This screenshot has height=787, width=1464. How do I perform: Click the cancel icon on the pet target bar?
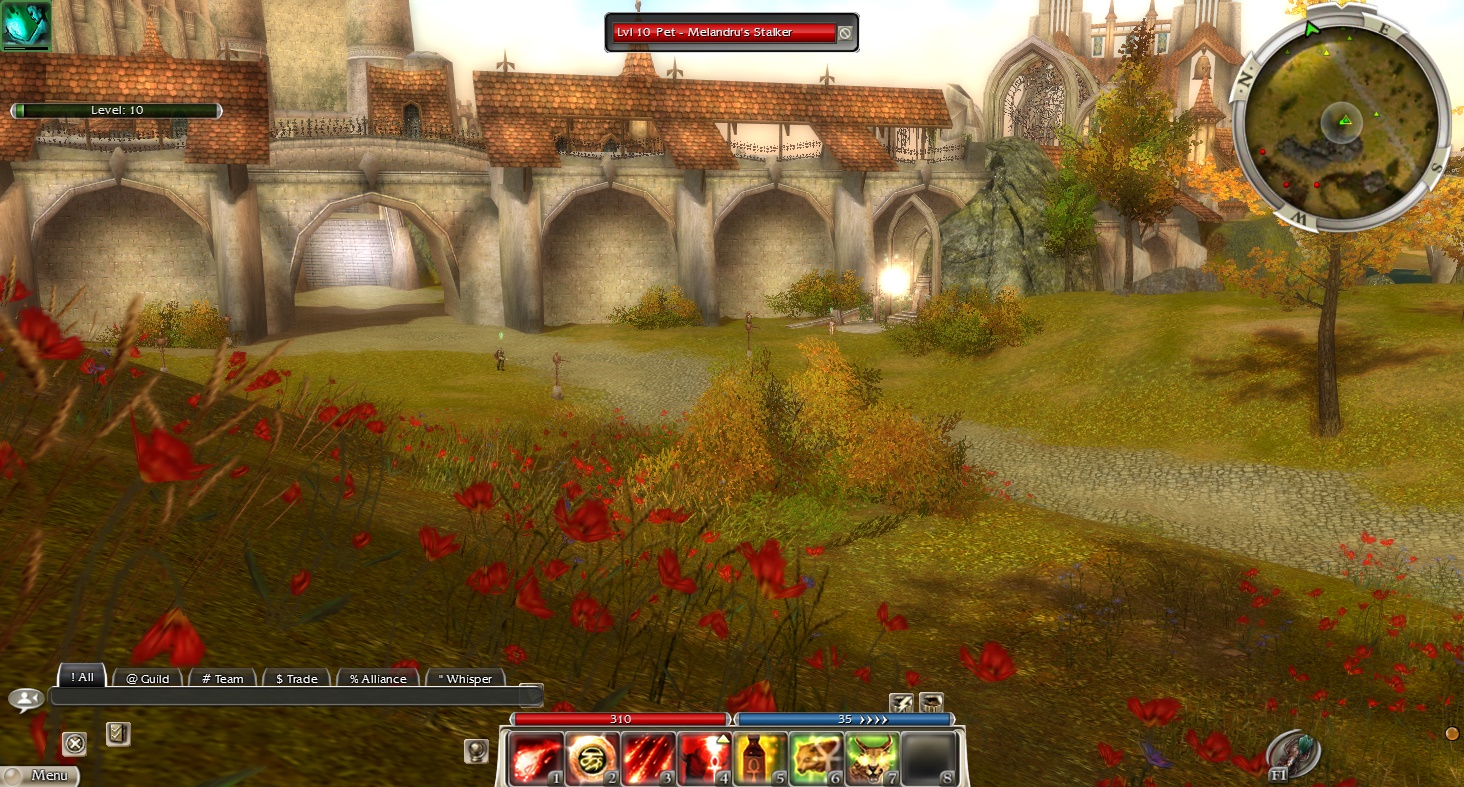[845, 33]
